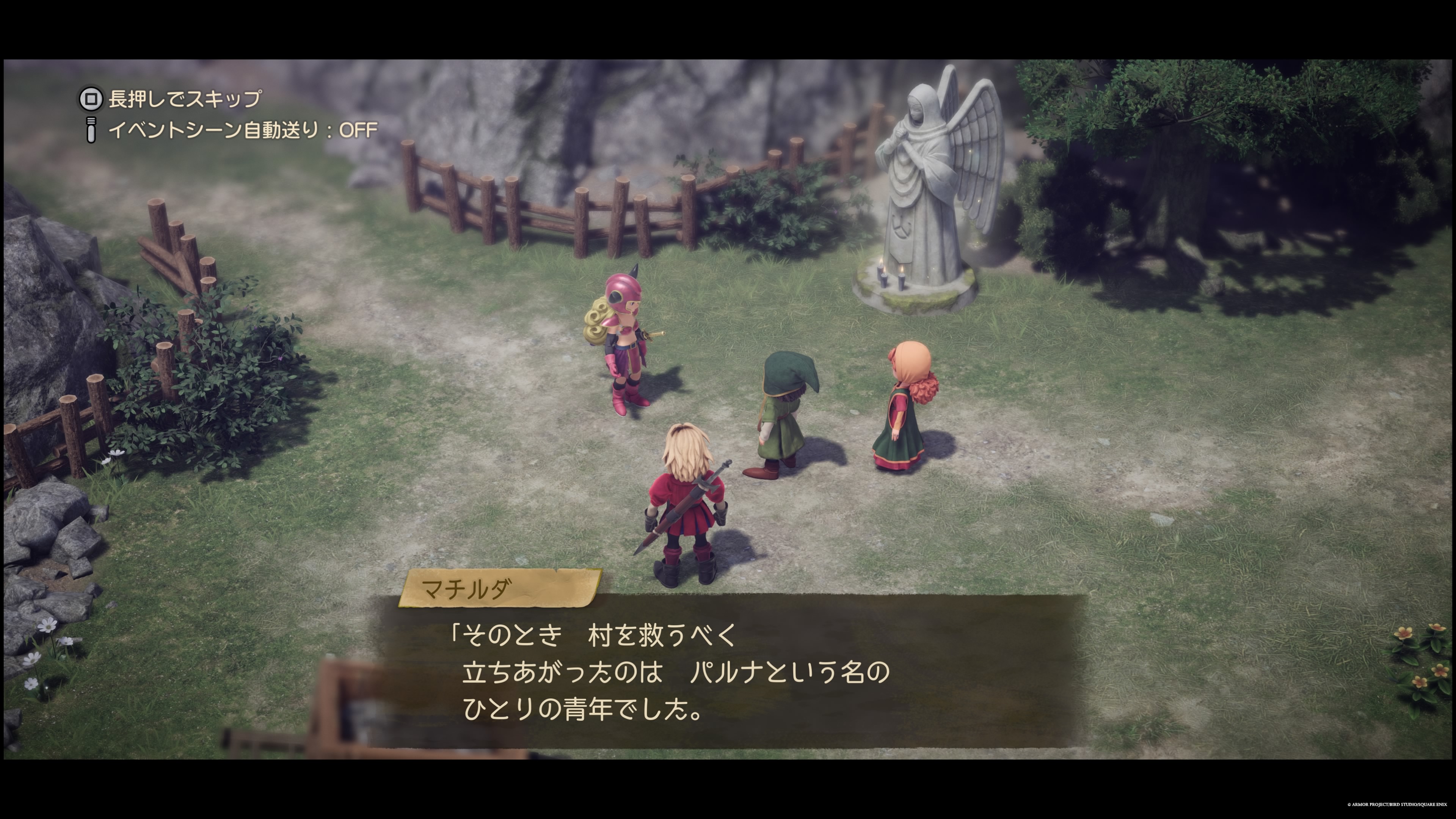
Task: Click the control stick icon for auto-advance
Action: point(91,130)
